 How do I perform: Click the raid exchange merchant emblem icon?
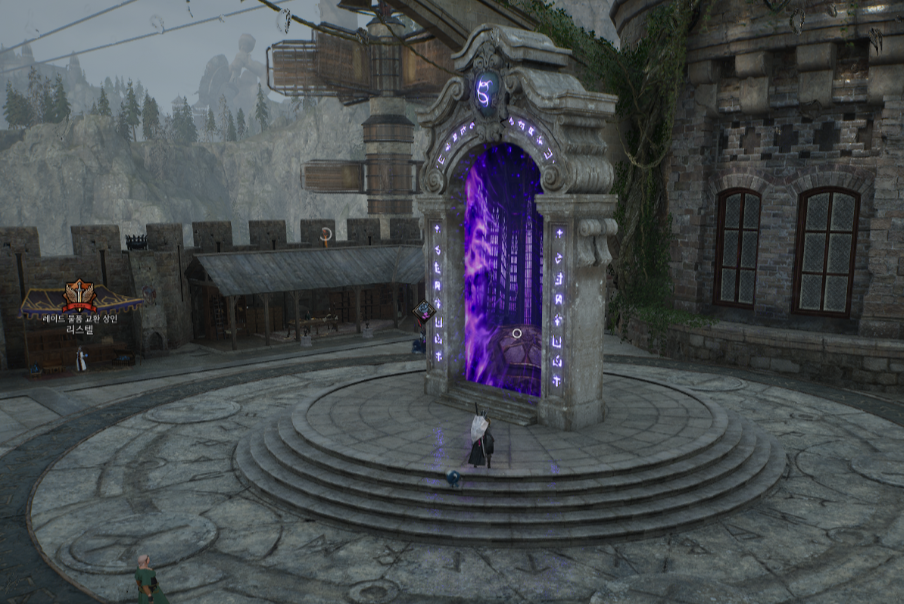click(x=79, y=294)
